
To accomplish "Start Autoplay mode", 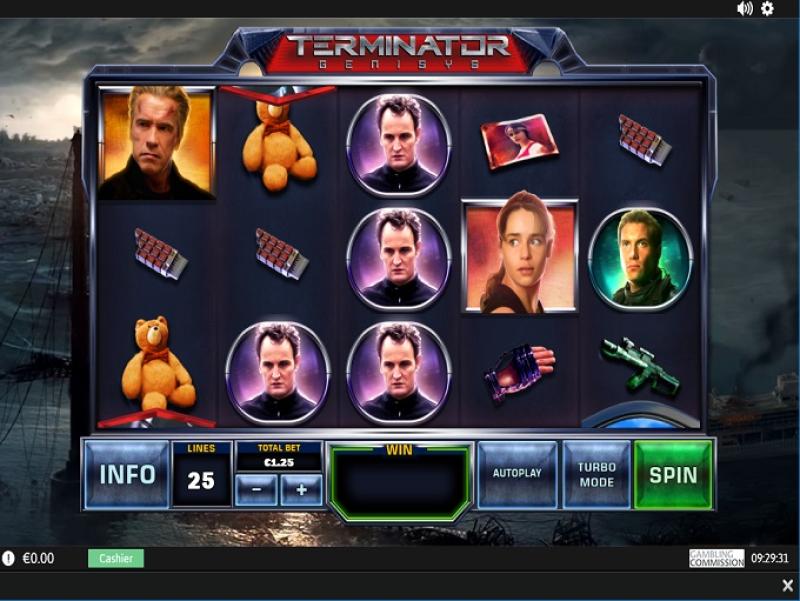I will click(516, 473).
